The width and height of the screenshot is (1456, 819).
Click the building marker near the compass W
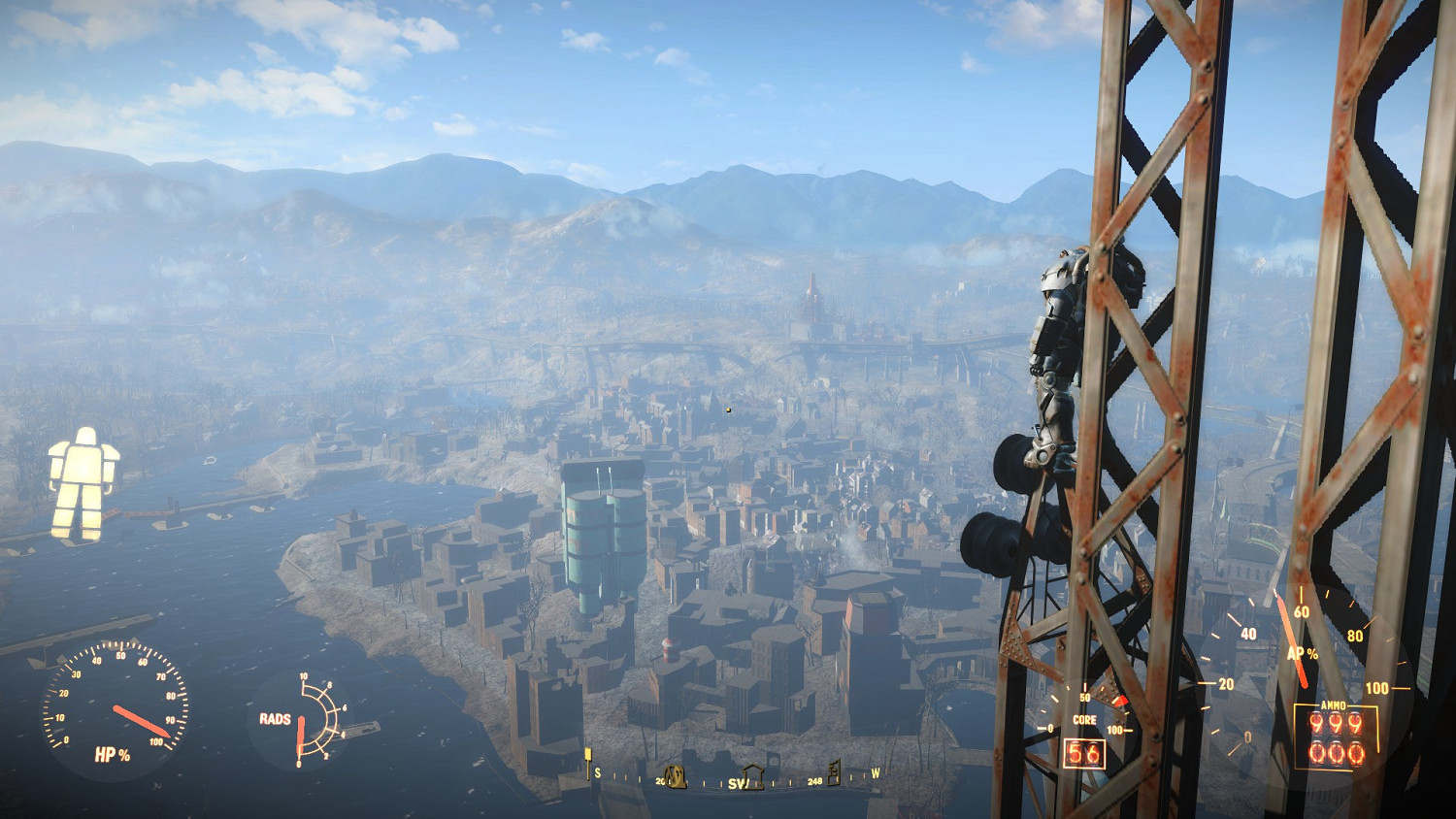pos(833,772)
